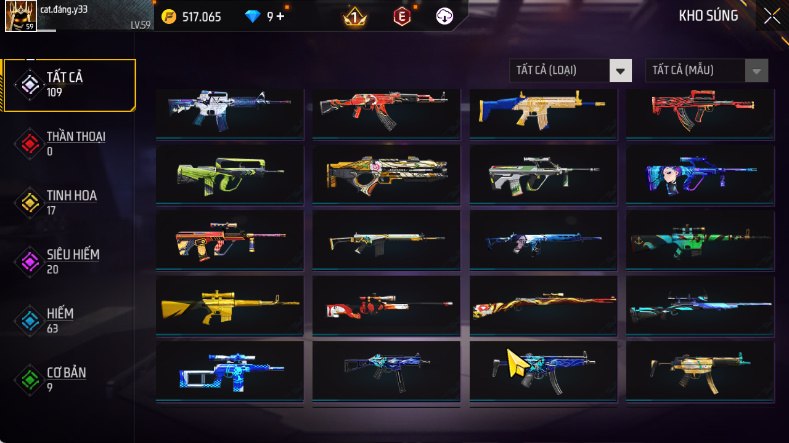Select the green and yellow FAMAS skin
Viewport: 789px width, 443px height.
coord(229,174)
